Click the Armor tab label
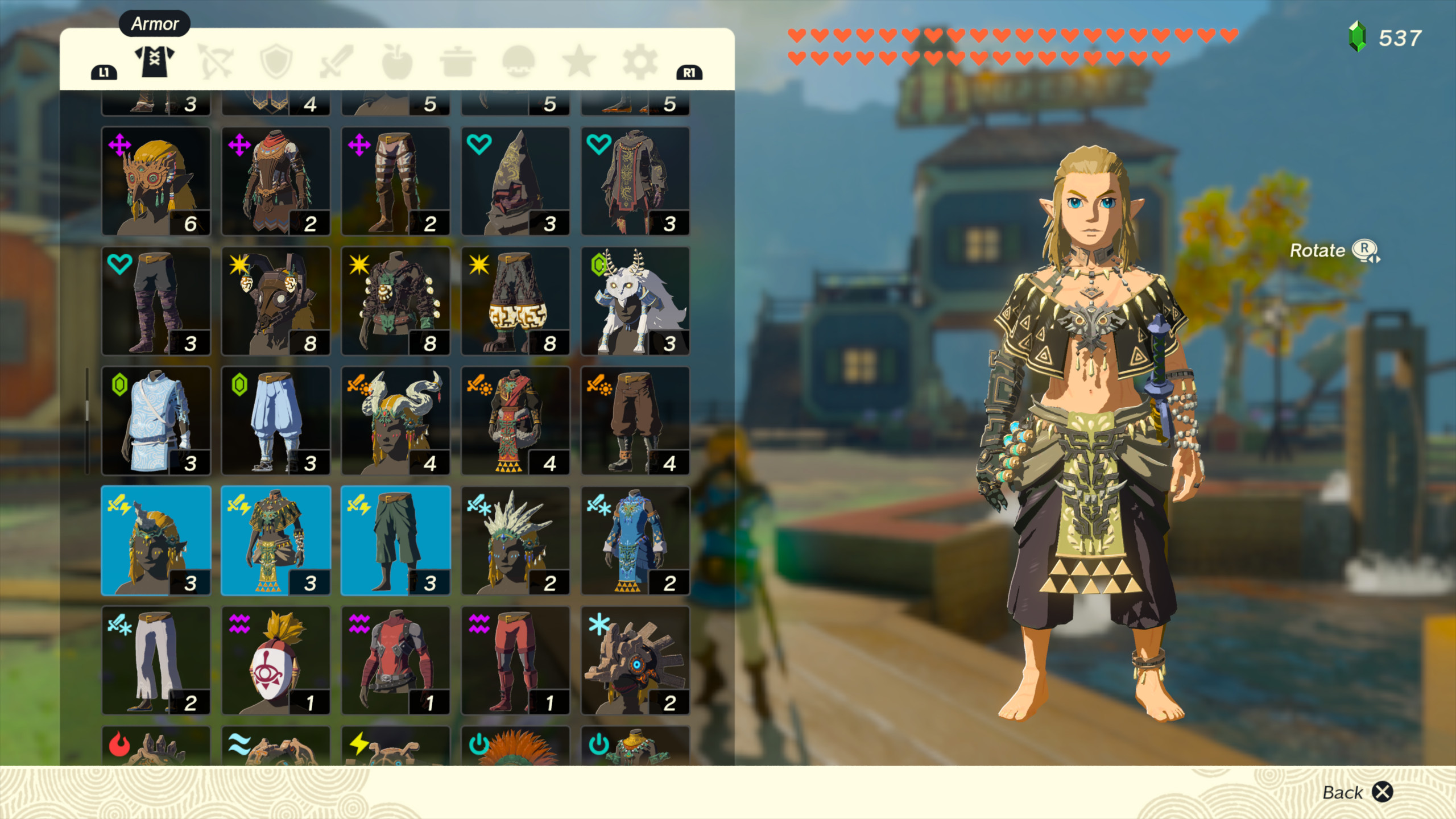1456x819 pixels. coord(154,24)
